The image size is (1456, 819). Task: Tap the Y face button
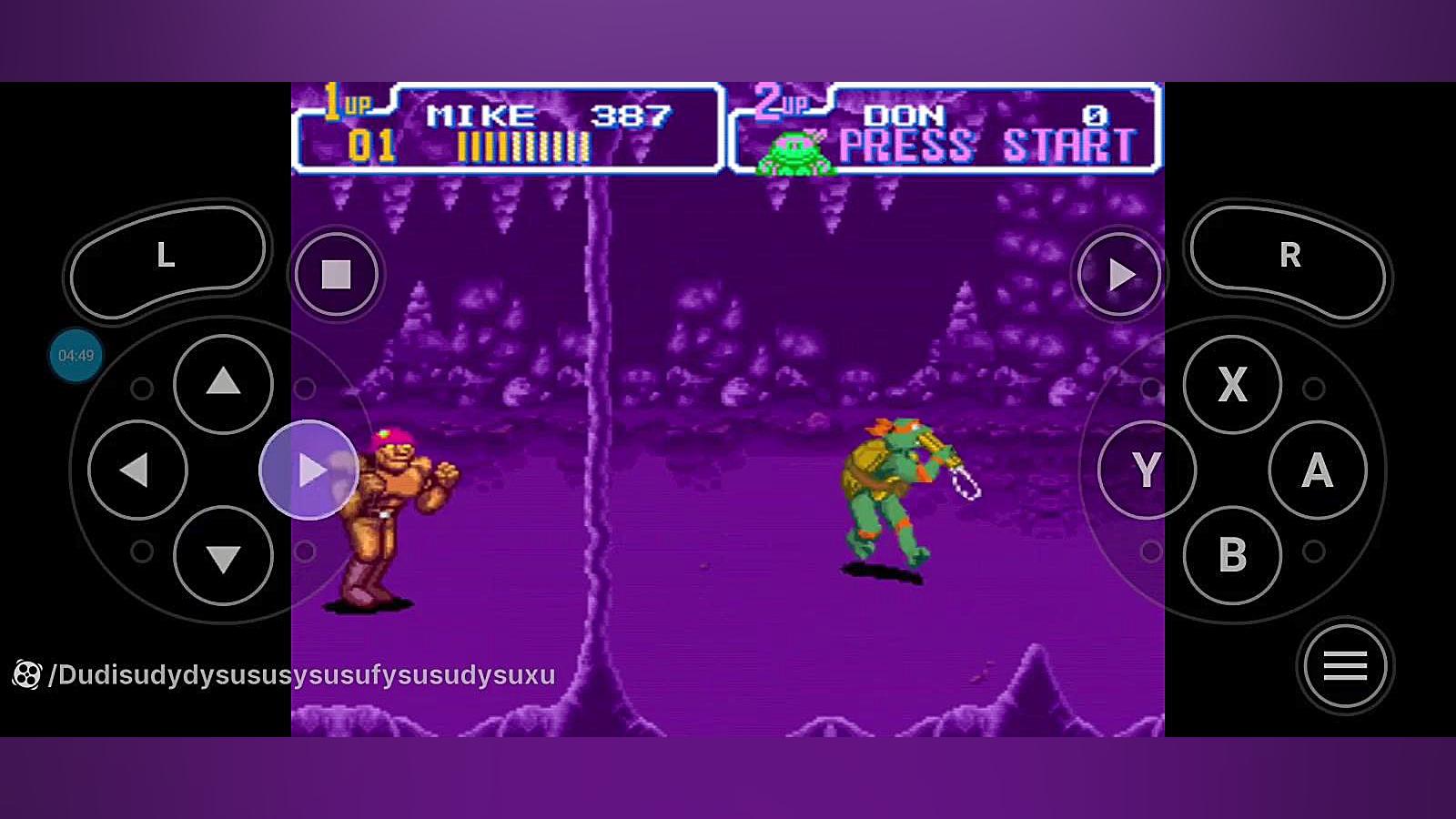point(1147,470)
